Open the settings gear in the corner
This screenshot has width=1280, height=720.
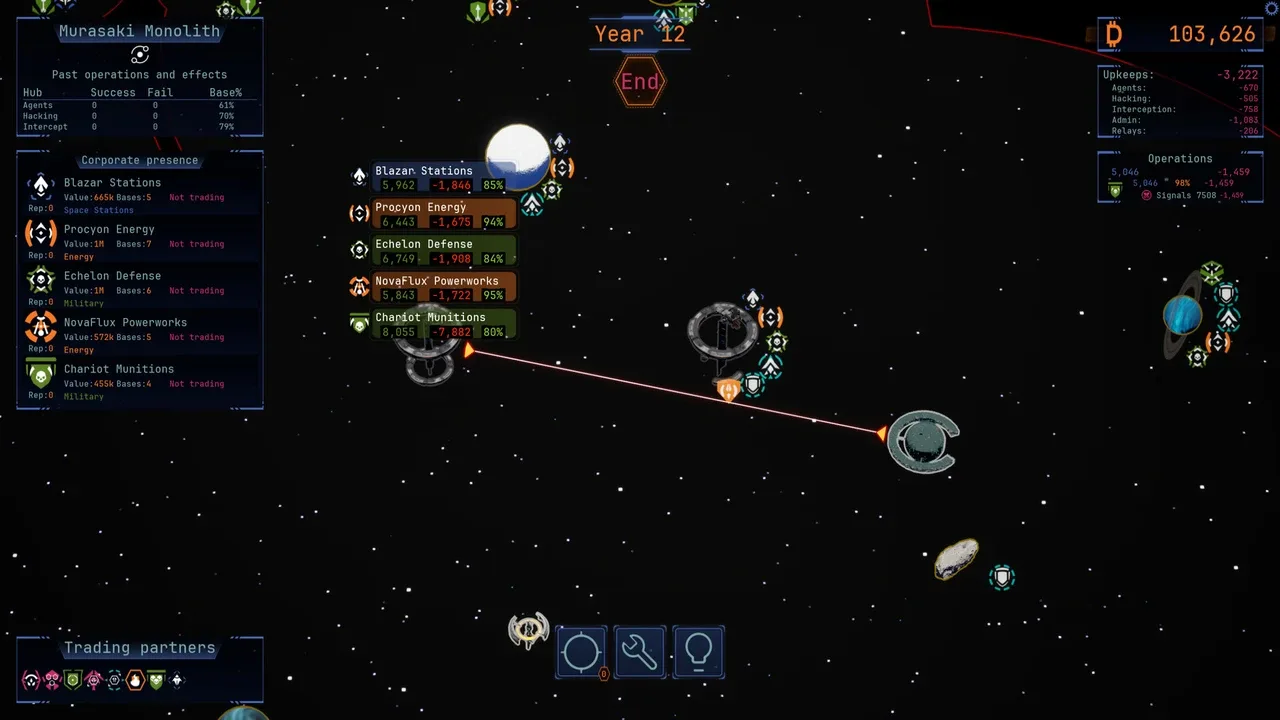1272,8
